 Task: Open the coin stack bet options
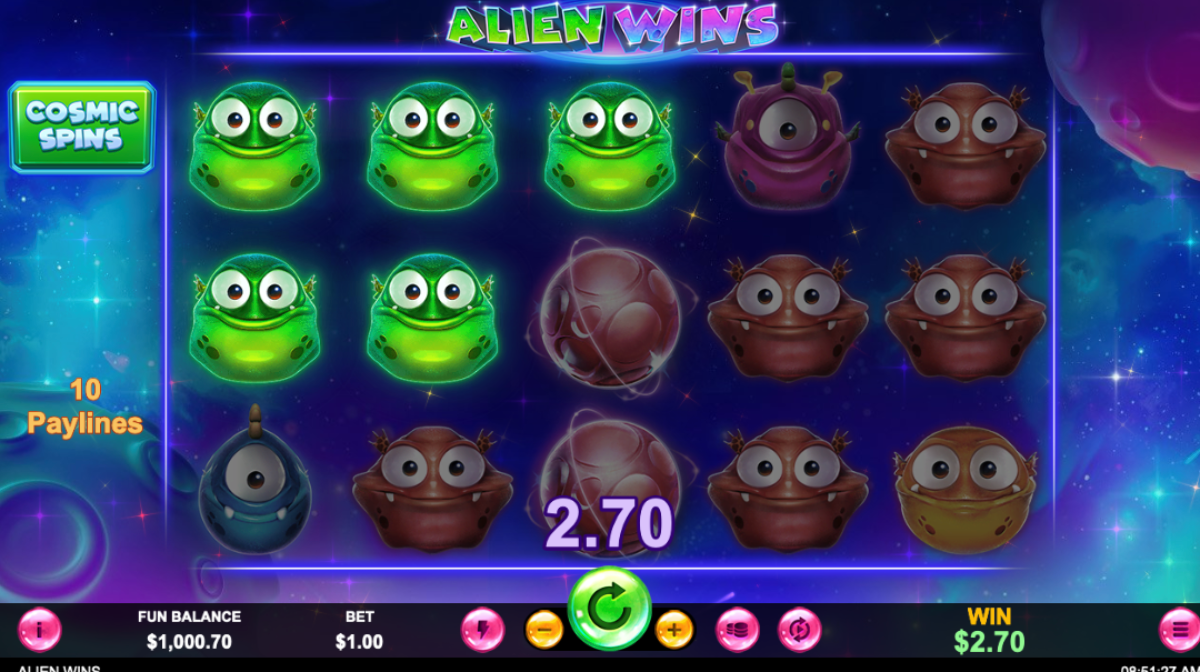737,630
